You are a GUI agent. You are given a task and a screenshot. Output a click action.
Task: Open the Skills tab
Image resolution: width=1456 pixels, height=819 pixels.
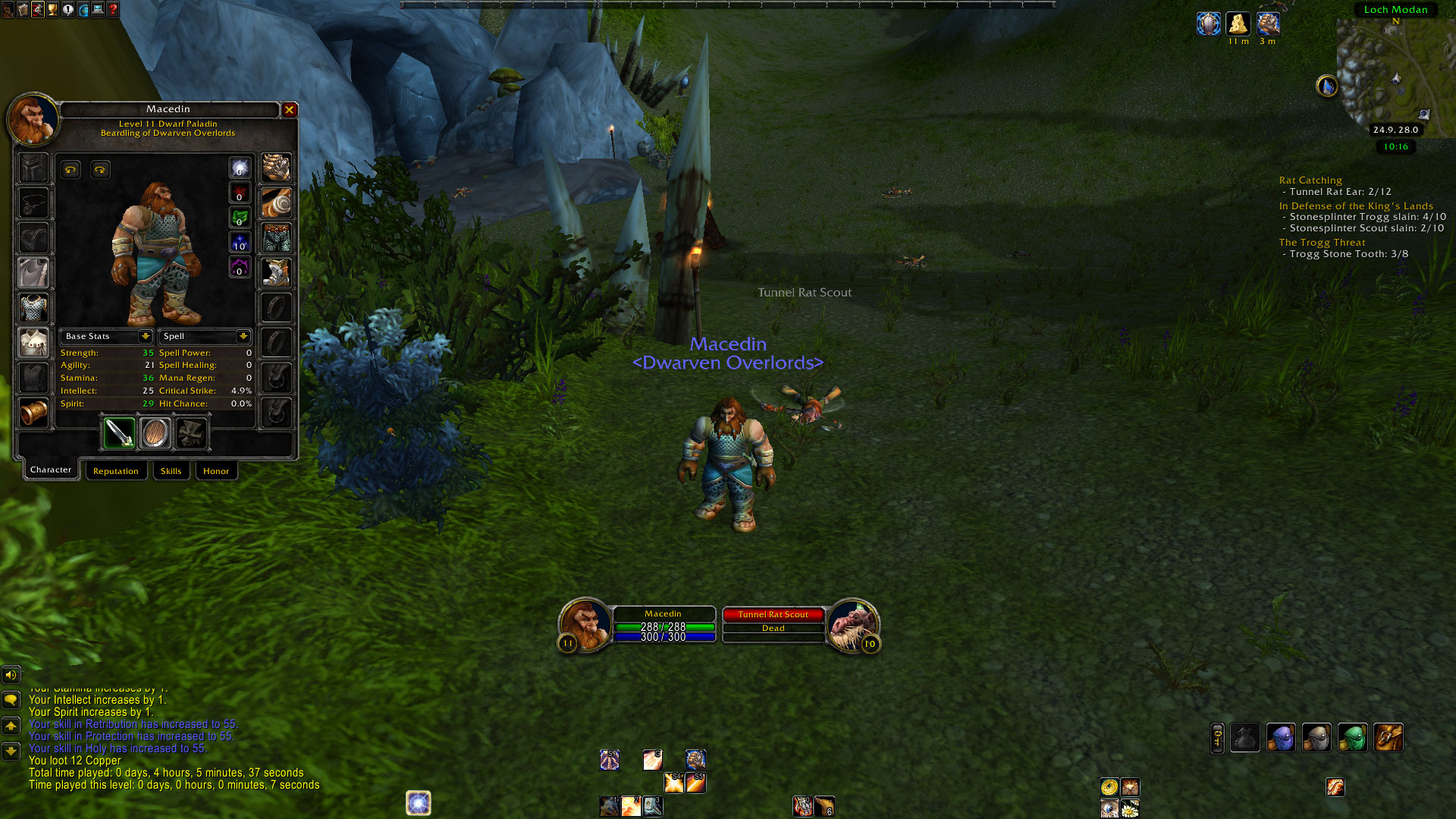click(x=171, y=471)
